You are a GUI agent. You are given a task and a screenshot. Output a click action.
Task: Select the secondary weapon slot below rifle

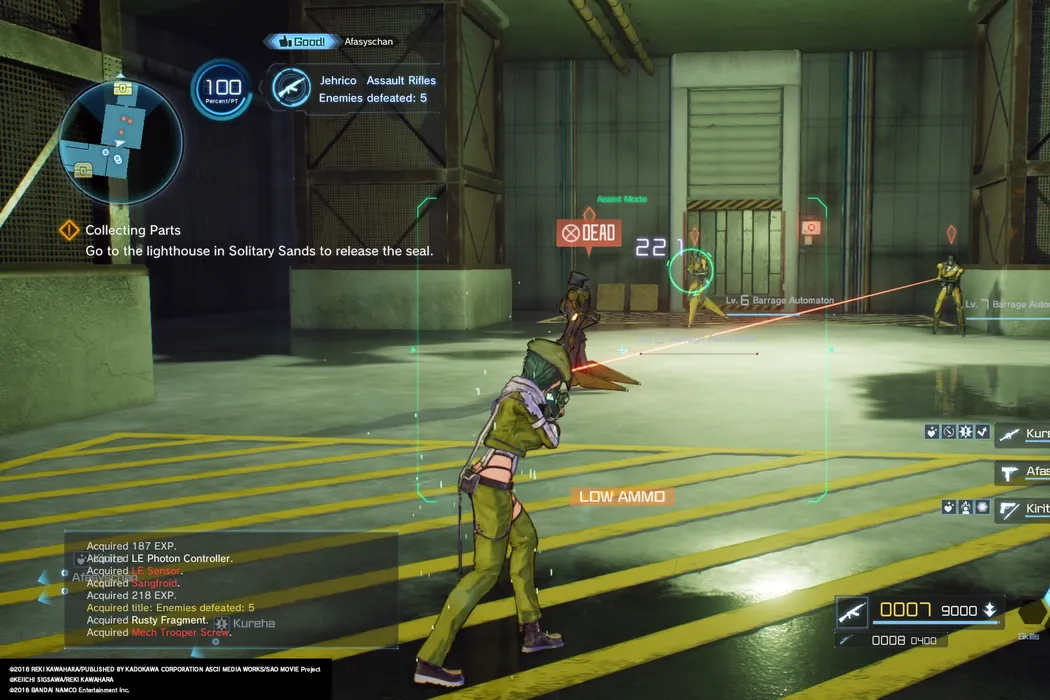[x=850, y=640]
